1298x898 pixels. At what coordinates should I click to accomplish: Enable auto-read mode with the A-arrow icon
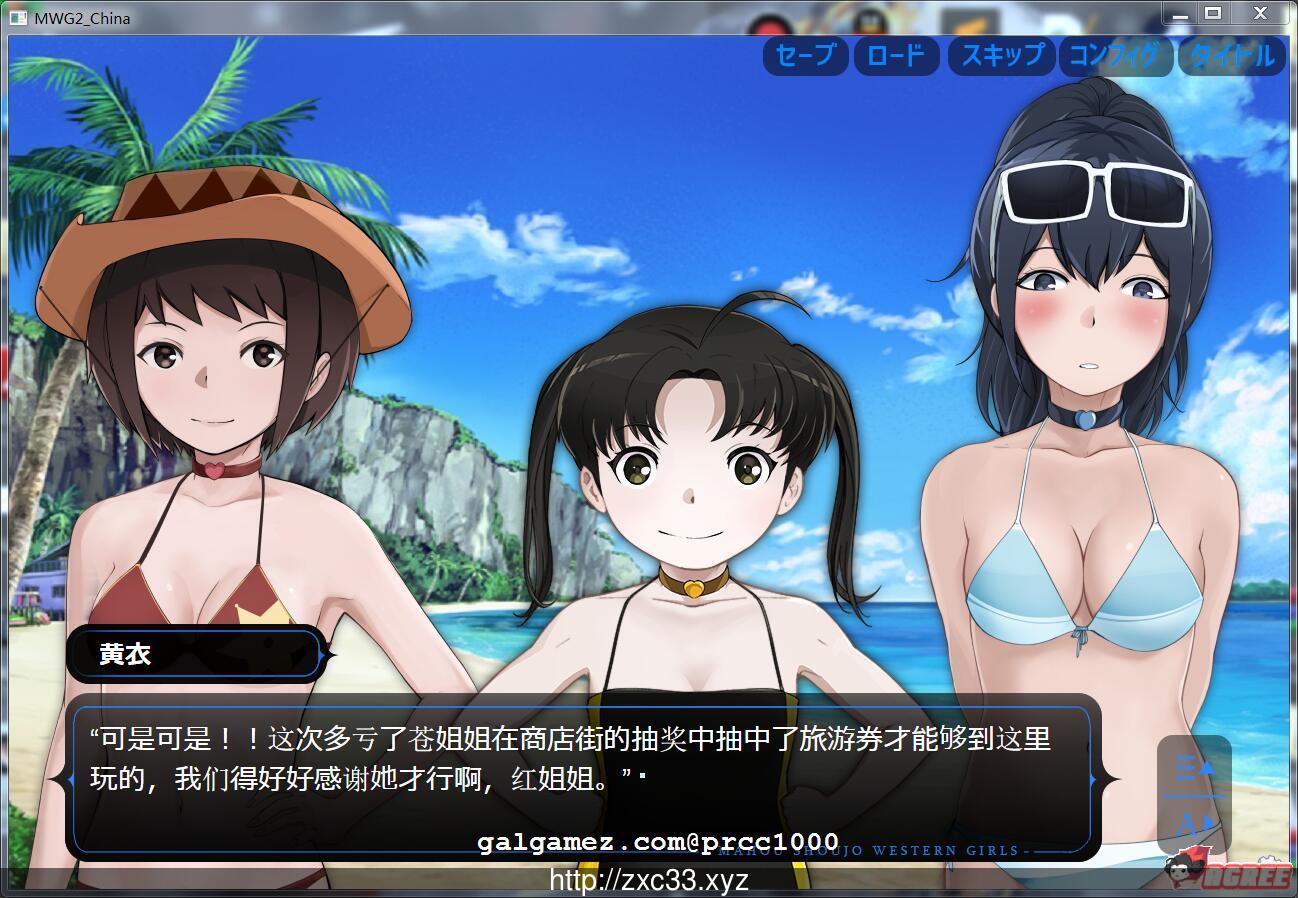(x=1192, y=822)
